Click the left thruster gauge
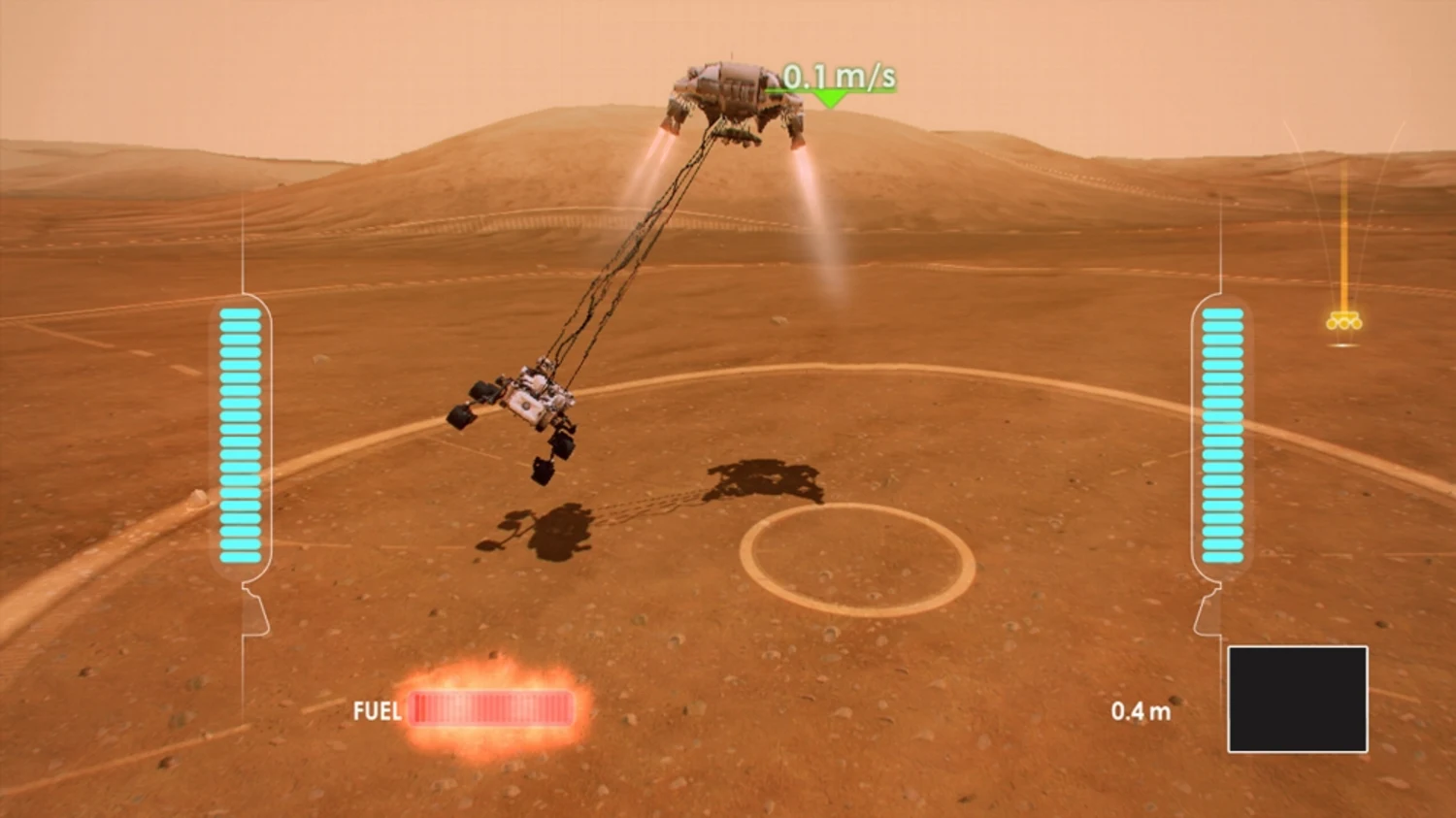 [242, 437]
